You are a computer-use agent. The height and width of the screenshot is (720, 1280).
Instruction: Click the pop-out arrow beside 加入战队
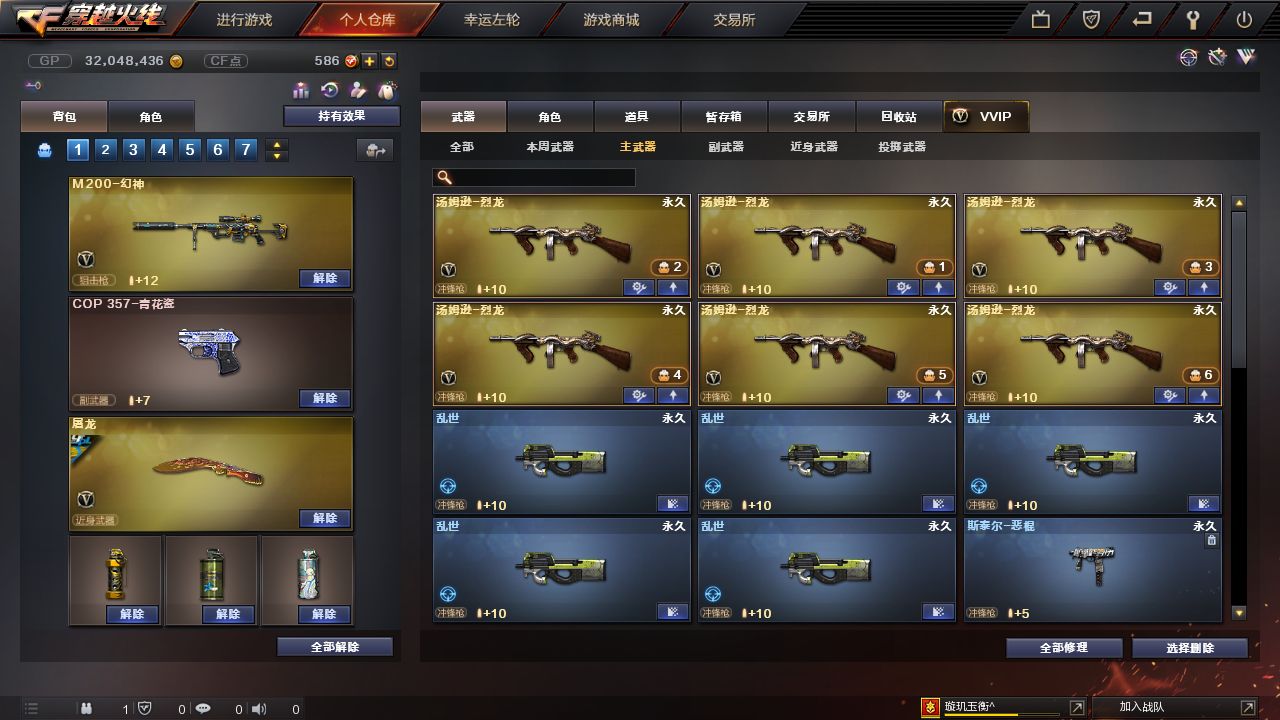[1246, 707]
